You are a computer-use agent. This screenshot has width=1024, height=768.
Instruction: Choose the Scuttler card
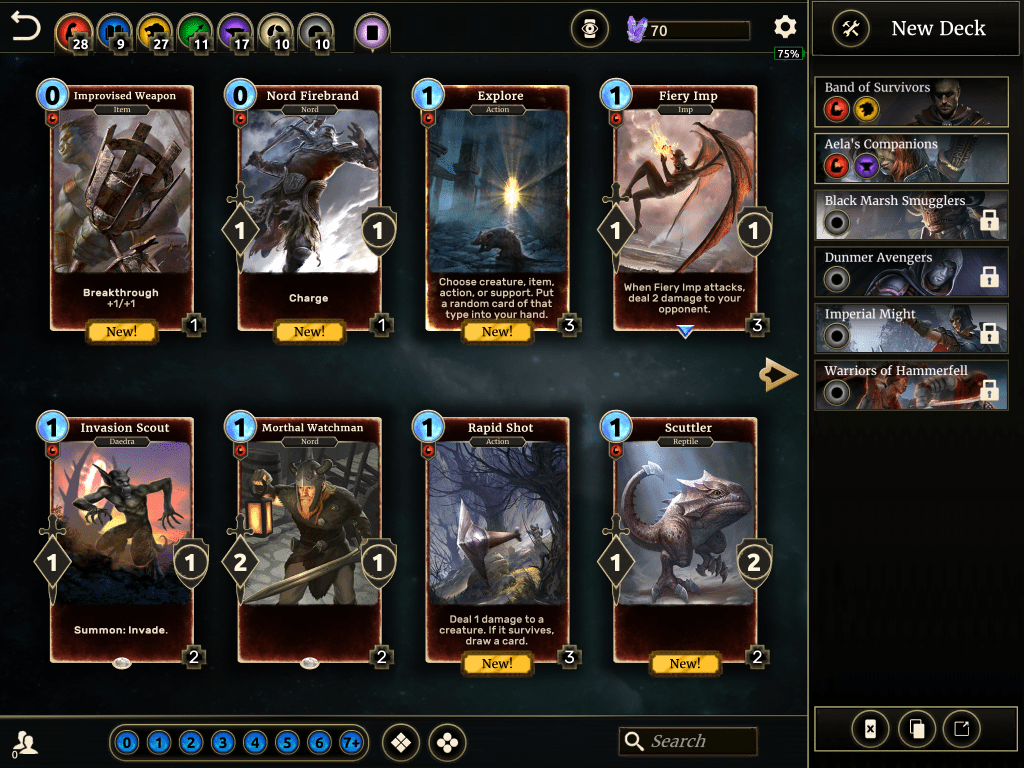[x=686, y=540]
